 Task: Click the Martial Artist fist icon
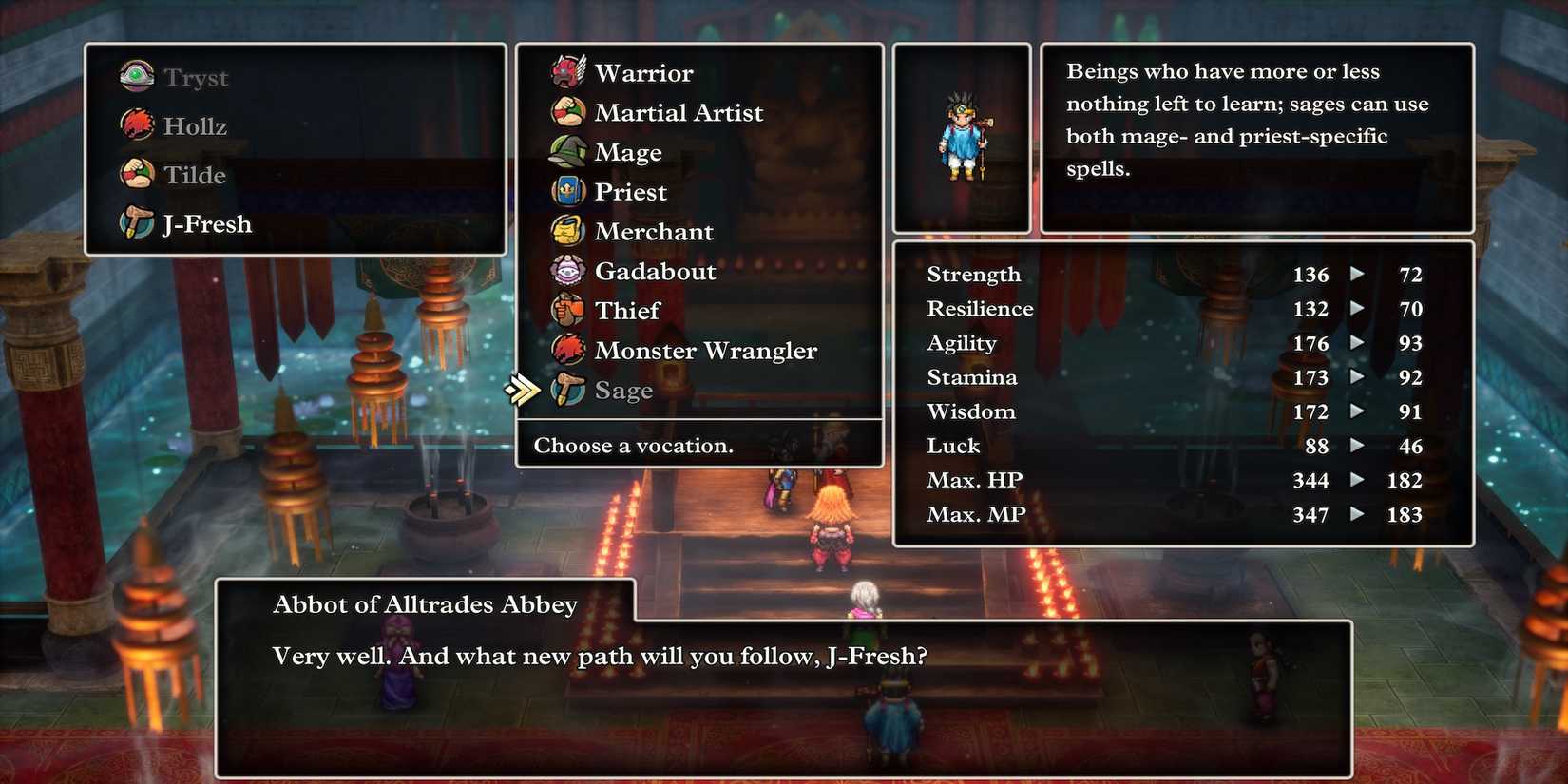coord(567,112)
